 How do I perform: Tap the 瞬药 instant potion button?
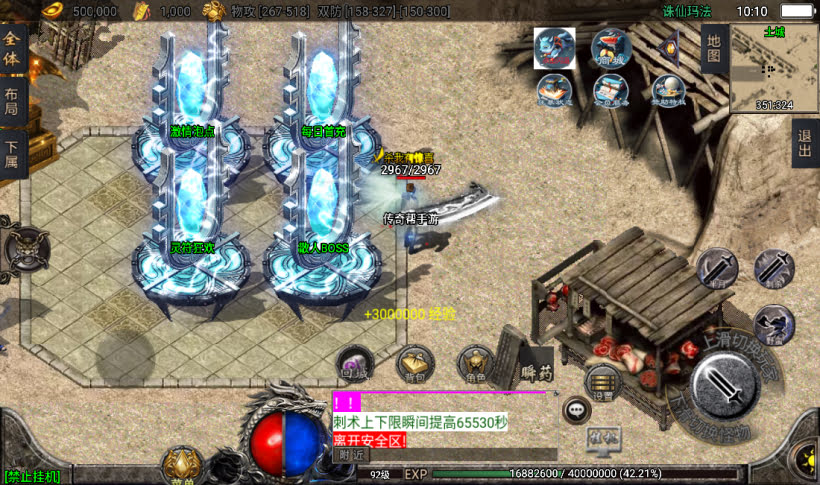(536, 370)
